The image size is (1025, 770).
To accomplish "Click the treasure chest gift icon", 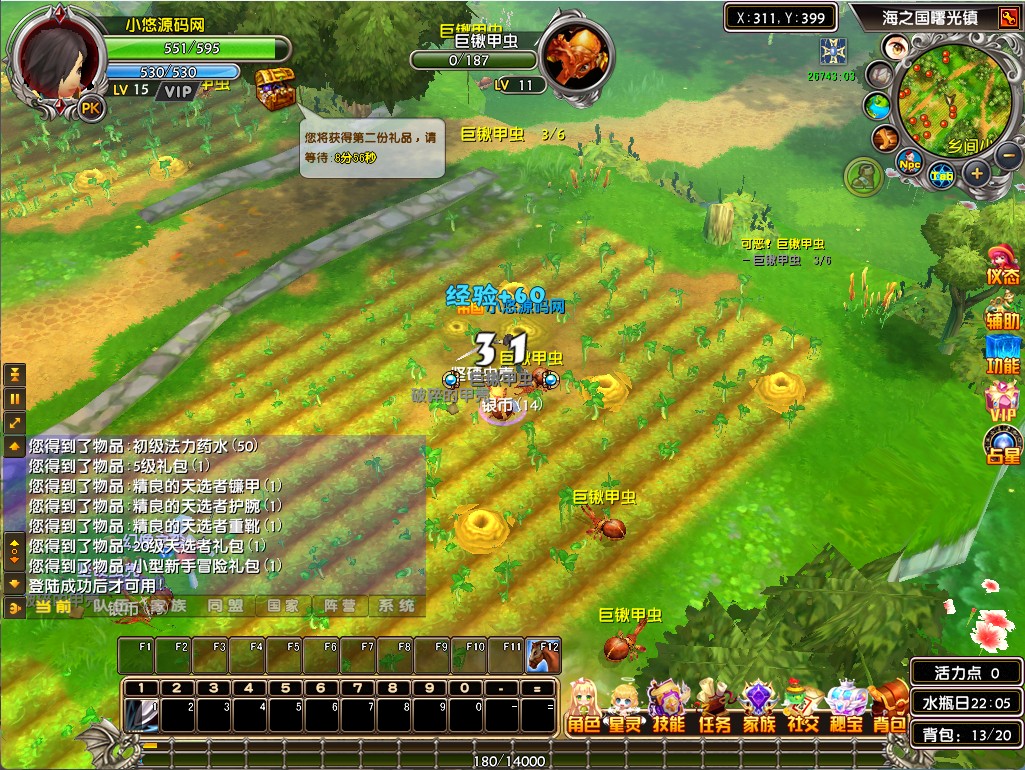I will (x=273, y=92).
